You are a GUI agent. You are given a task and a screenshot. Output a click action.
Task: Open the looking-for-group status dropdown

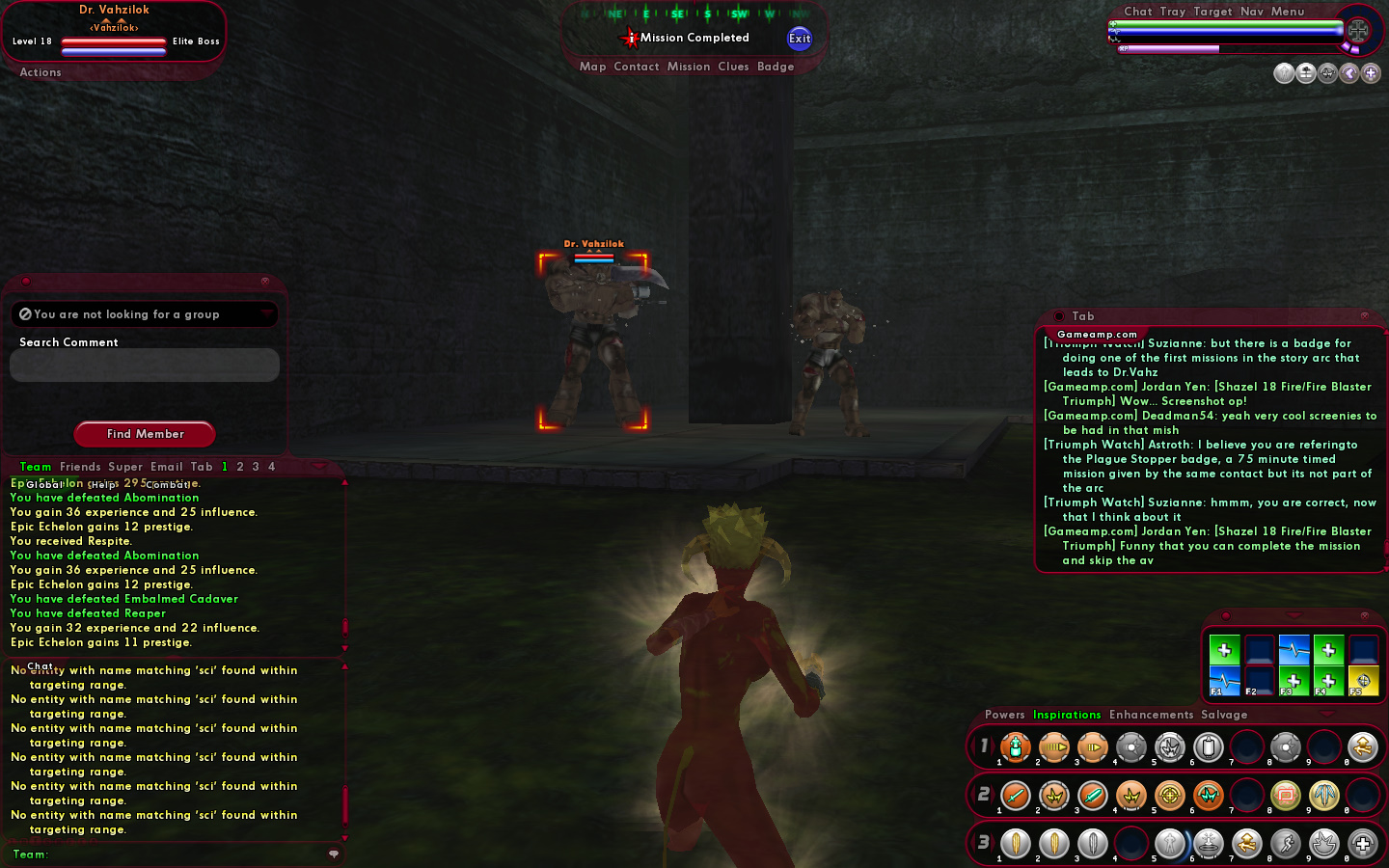pos(145,314)
